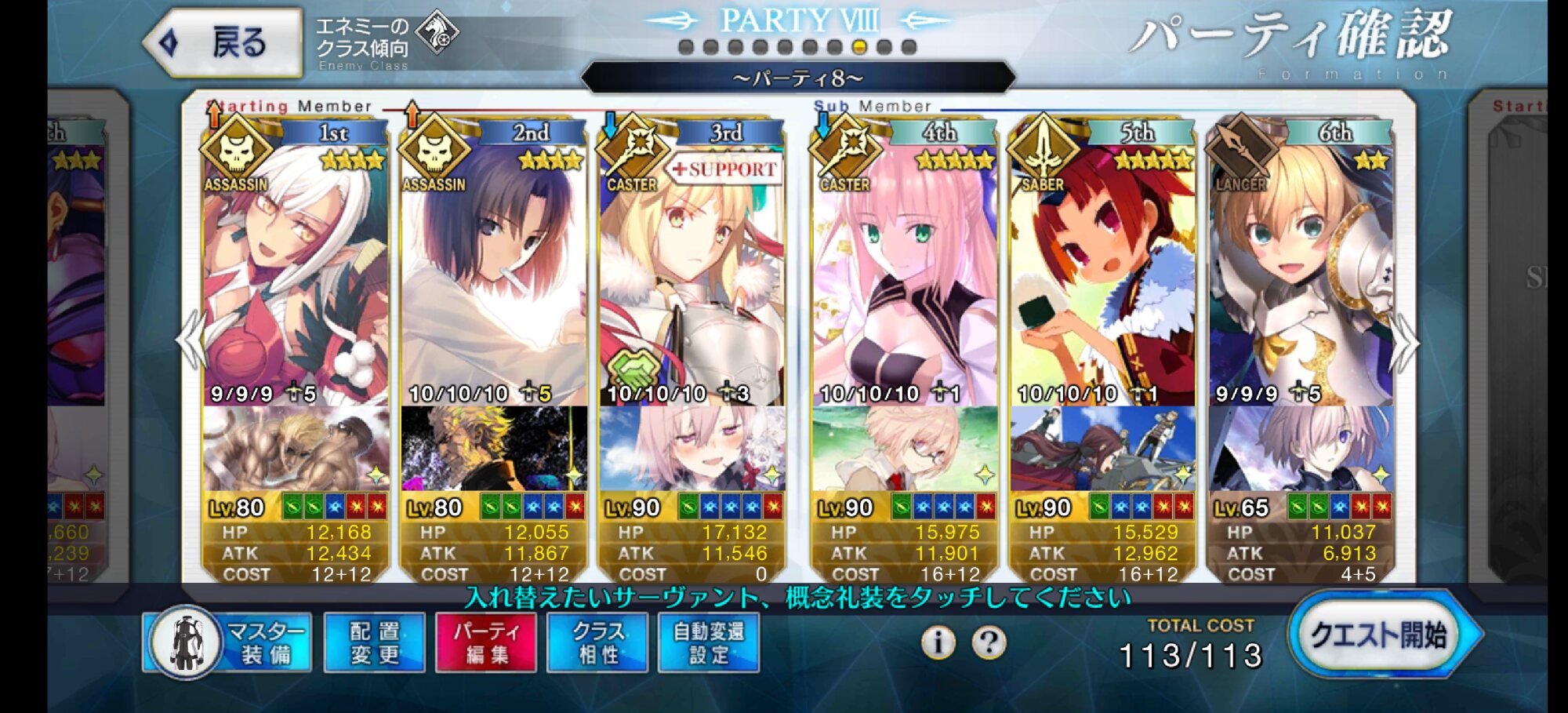Choose 配置変更 to rearrange formation
Screen dimensions: 1568x713
[375, 643]
